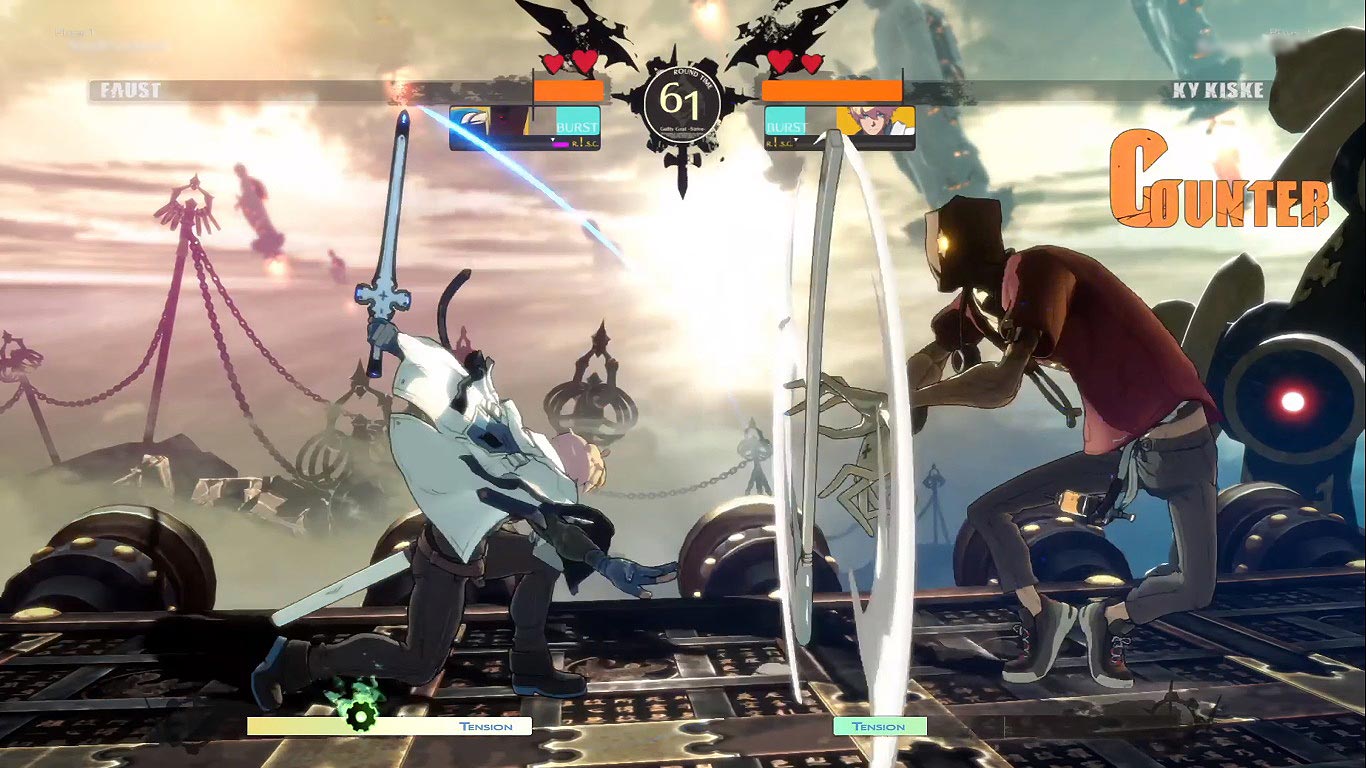Click Faust's R!S.C. label
1366x768 pixels.
[586, 143]
